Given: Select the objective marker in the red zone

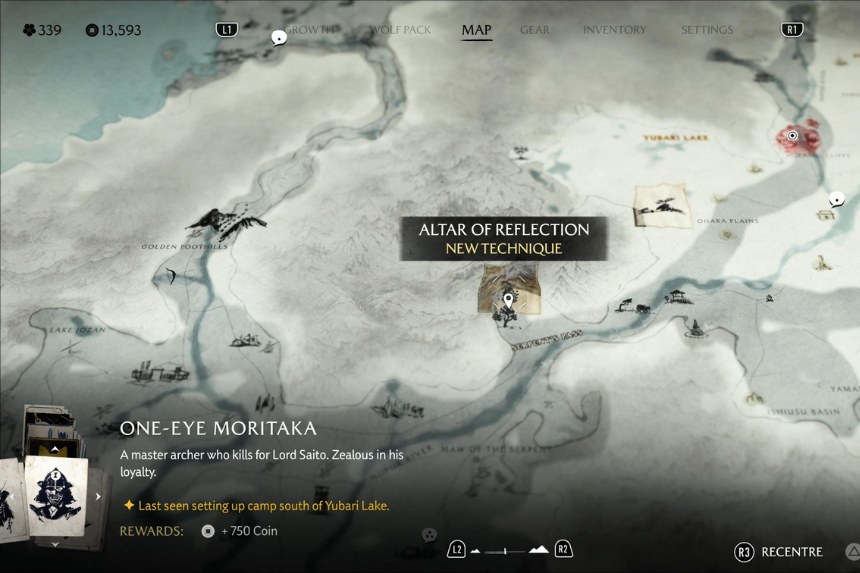Looking at the screenshot, I should click(x=793, y=136).
